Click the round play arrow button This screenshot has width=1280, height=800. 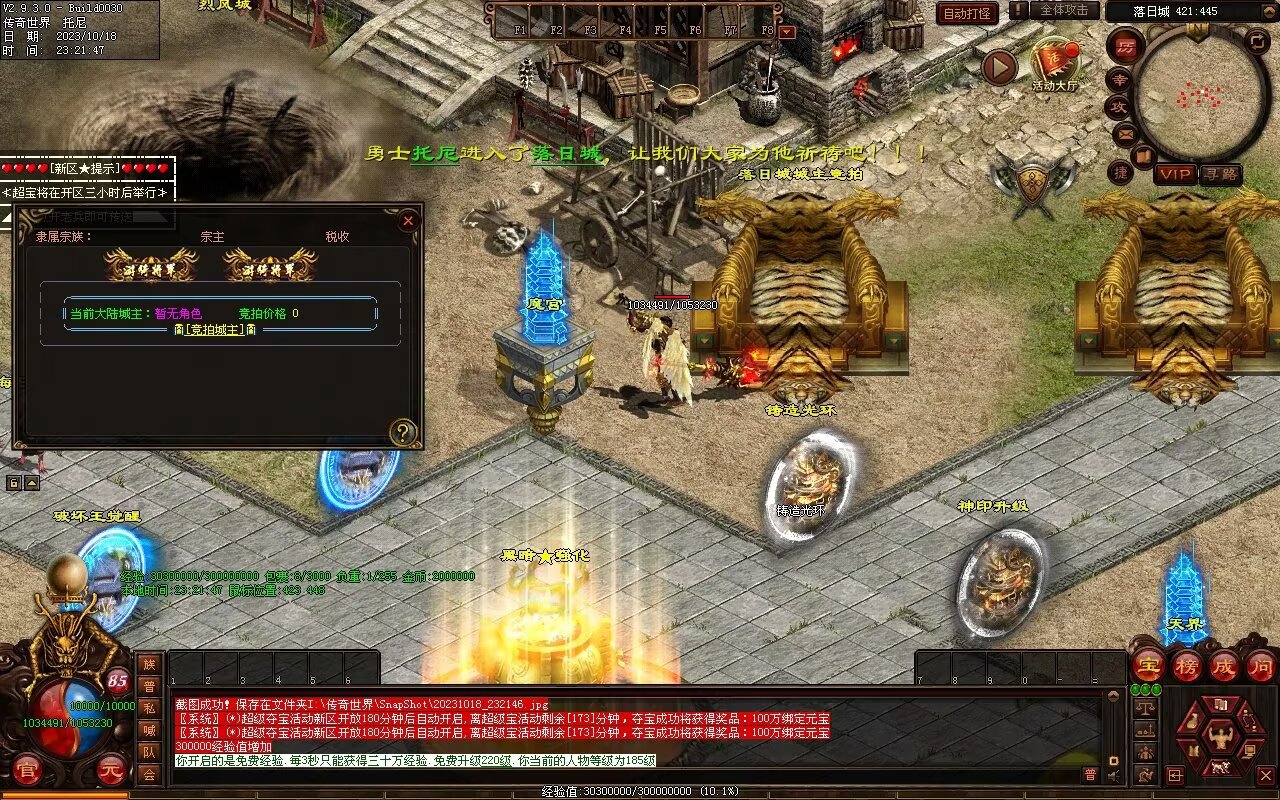pyautogui.click(x=999, y=67)
